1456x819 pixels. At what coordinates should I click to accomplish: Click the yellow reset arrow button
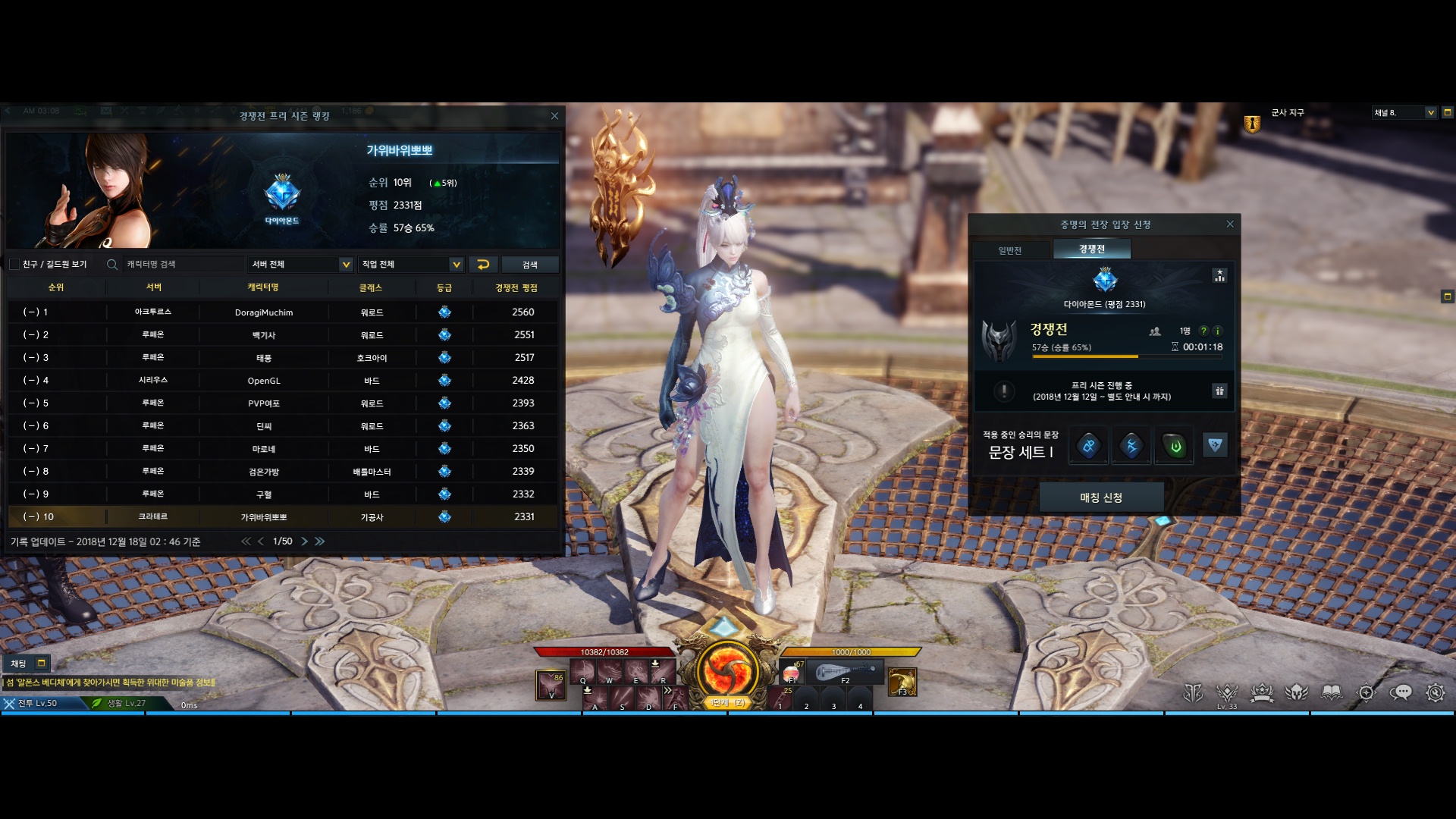483,264
